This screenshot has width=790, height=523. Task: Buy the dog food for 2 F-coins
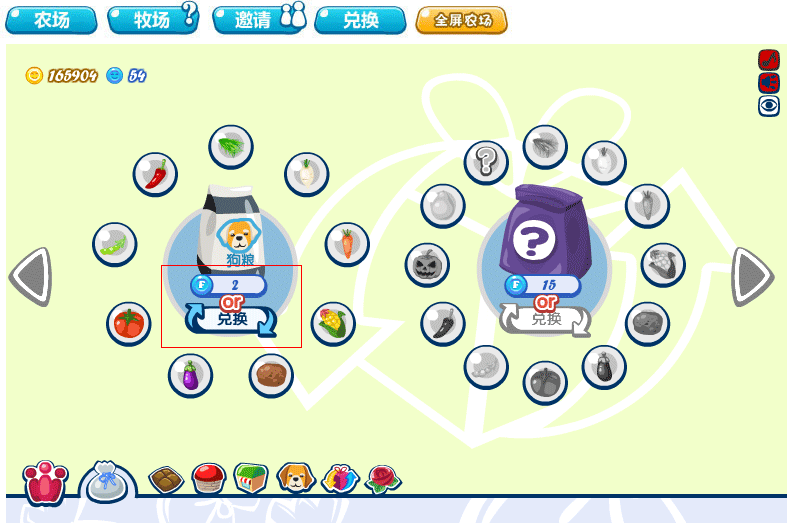click(x=230, y=285)
